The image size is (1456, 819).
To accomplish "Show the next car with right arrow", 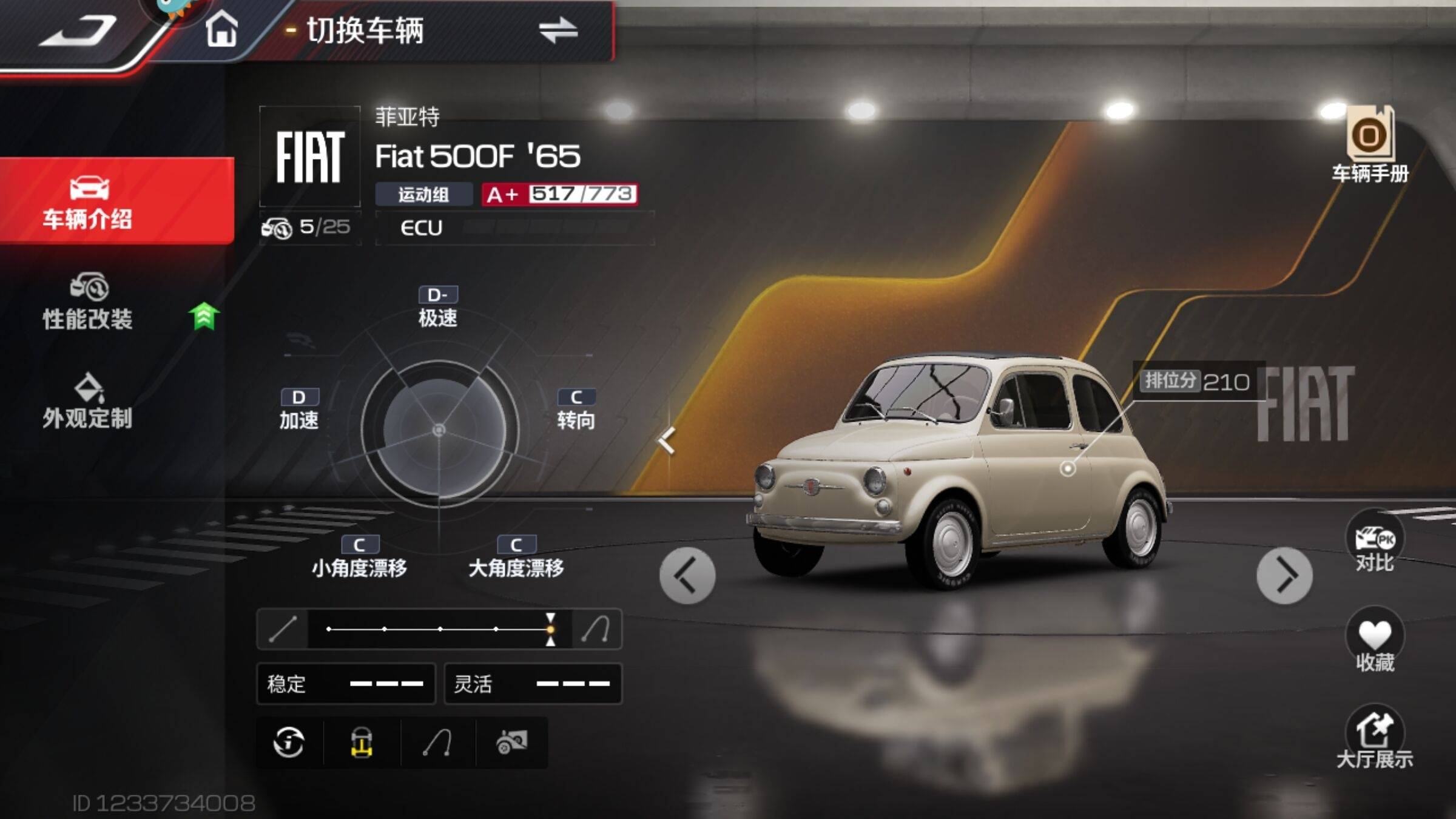I will (x=1284, y=575).
